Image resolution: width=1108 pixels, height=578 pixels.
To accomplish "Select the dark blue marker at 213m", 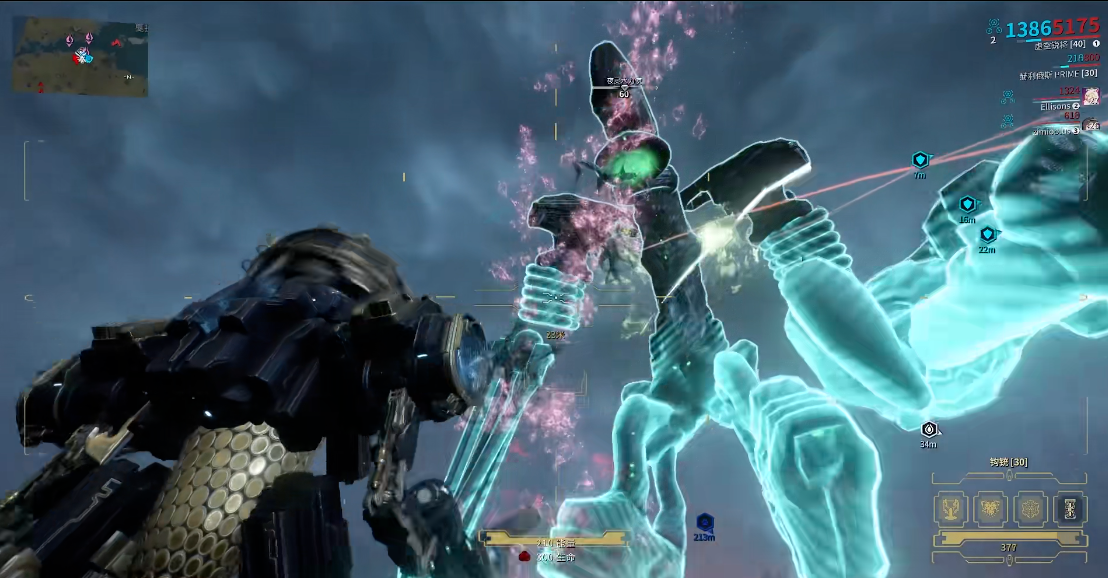I will click(704, 522).
